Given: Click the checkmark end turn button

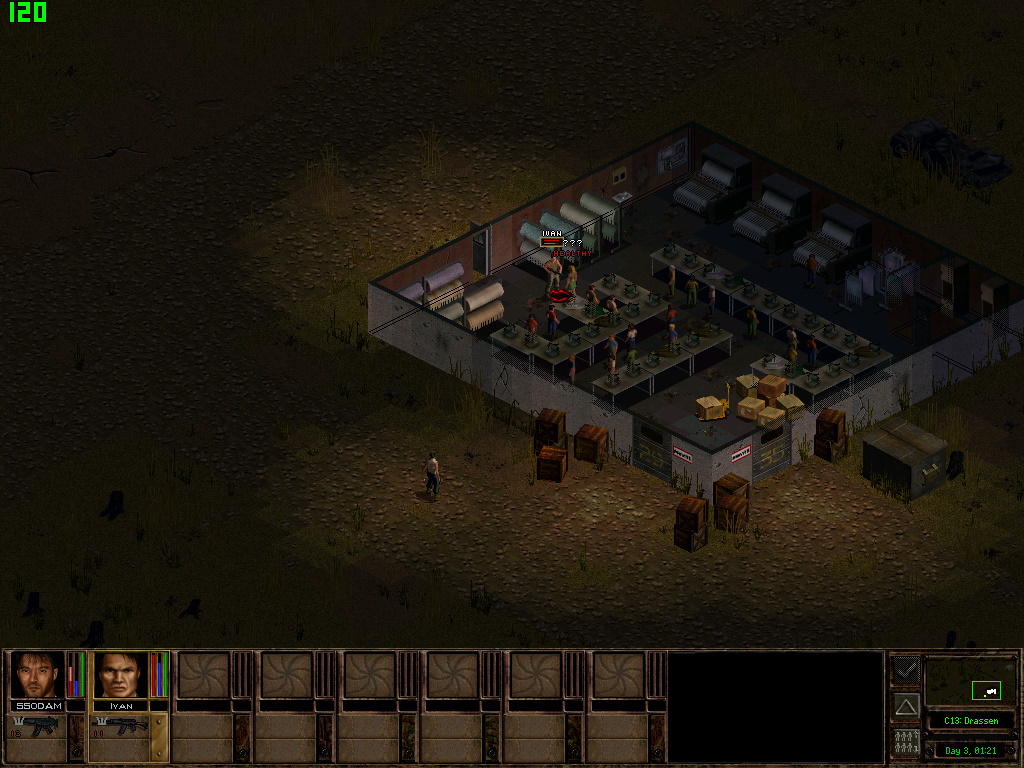Looking at the screenshot, I should [x=906, y=669].
